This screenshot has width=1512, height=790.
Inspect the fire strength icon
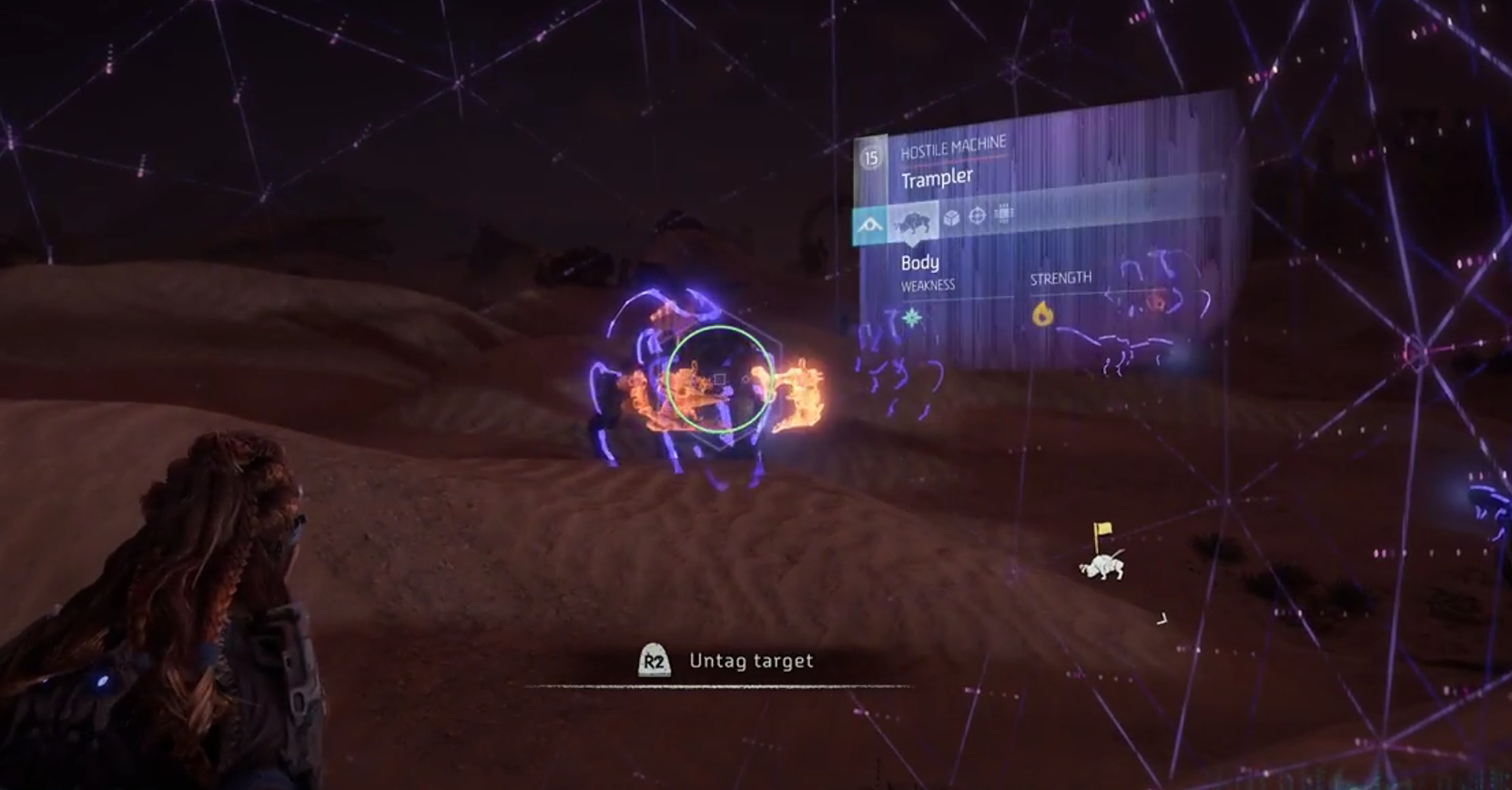(x=1042, y=314)
